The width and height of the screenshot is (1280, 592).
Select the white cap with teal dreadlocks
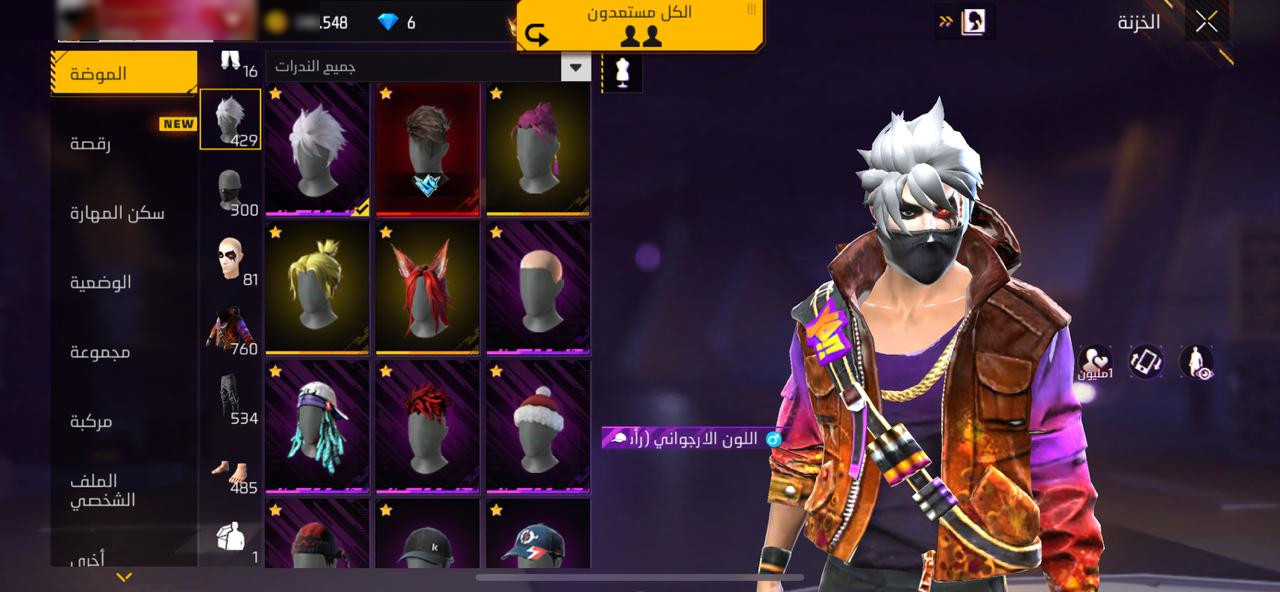tap(318, 427)
